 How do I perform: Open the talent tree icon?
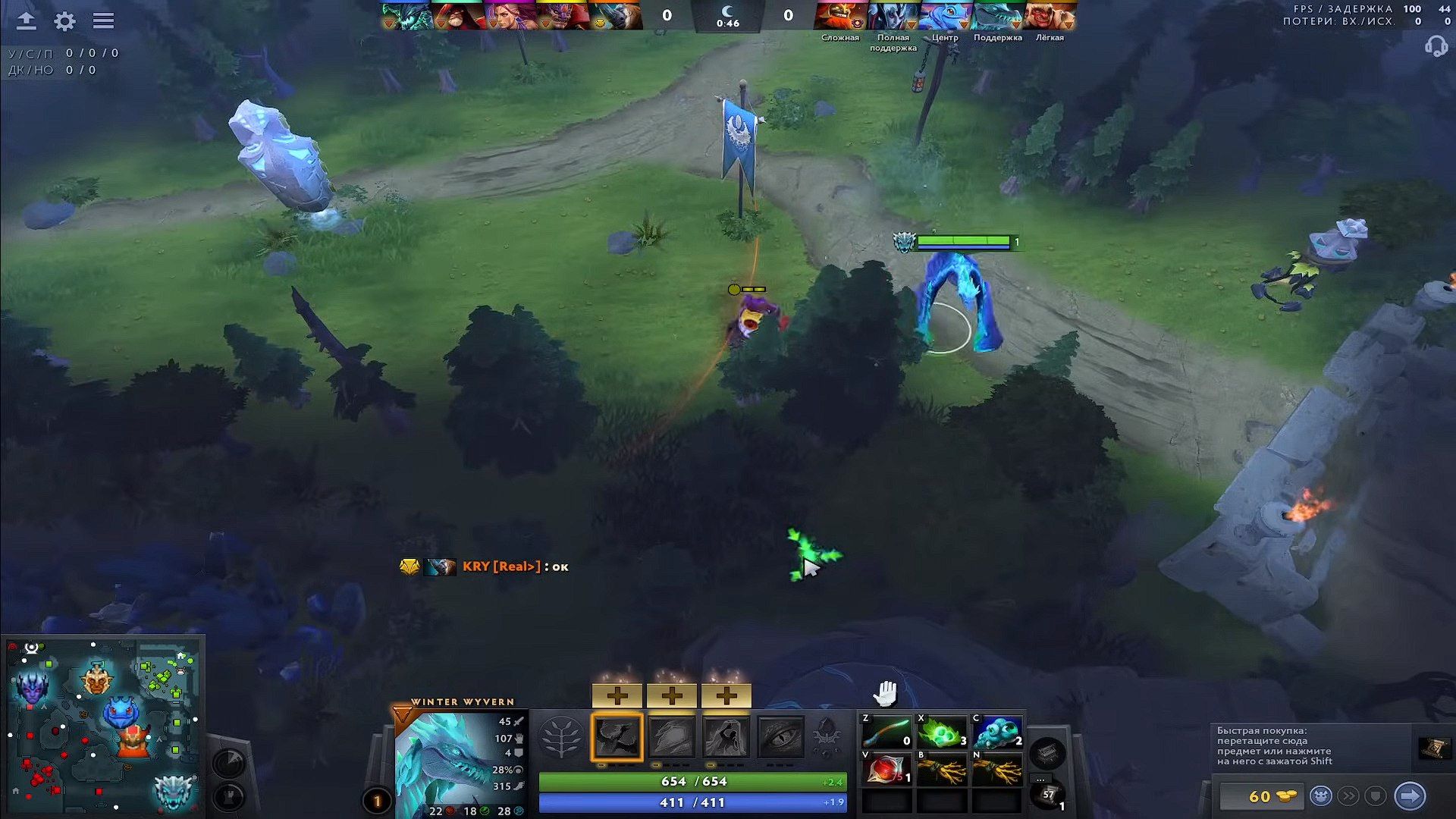561,737
